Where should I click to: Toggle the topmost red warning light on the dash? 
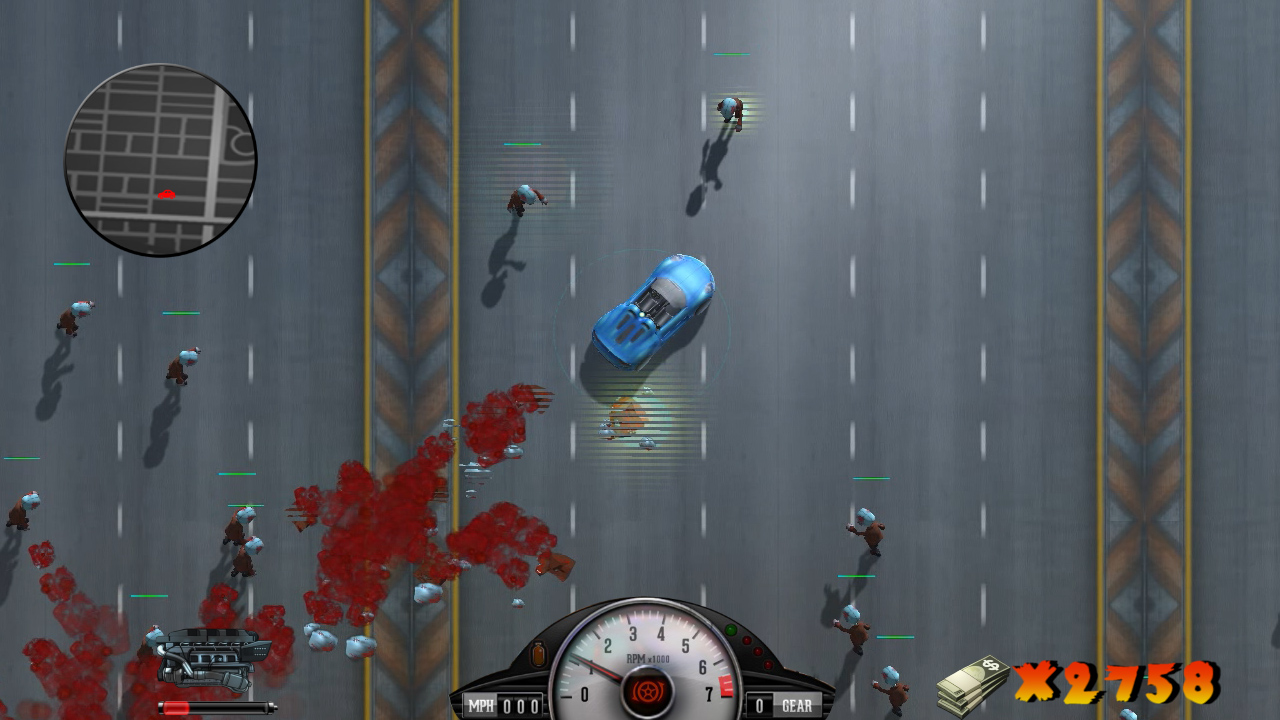click(746, 640)
